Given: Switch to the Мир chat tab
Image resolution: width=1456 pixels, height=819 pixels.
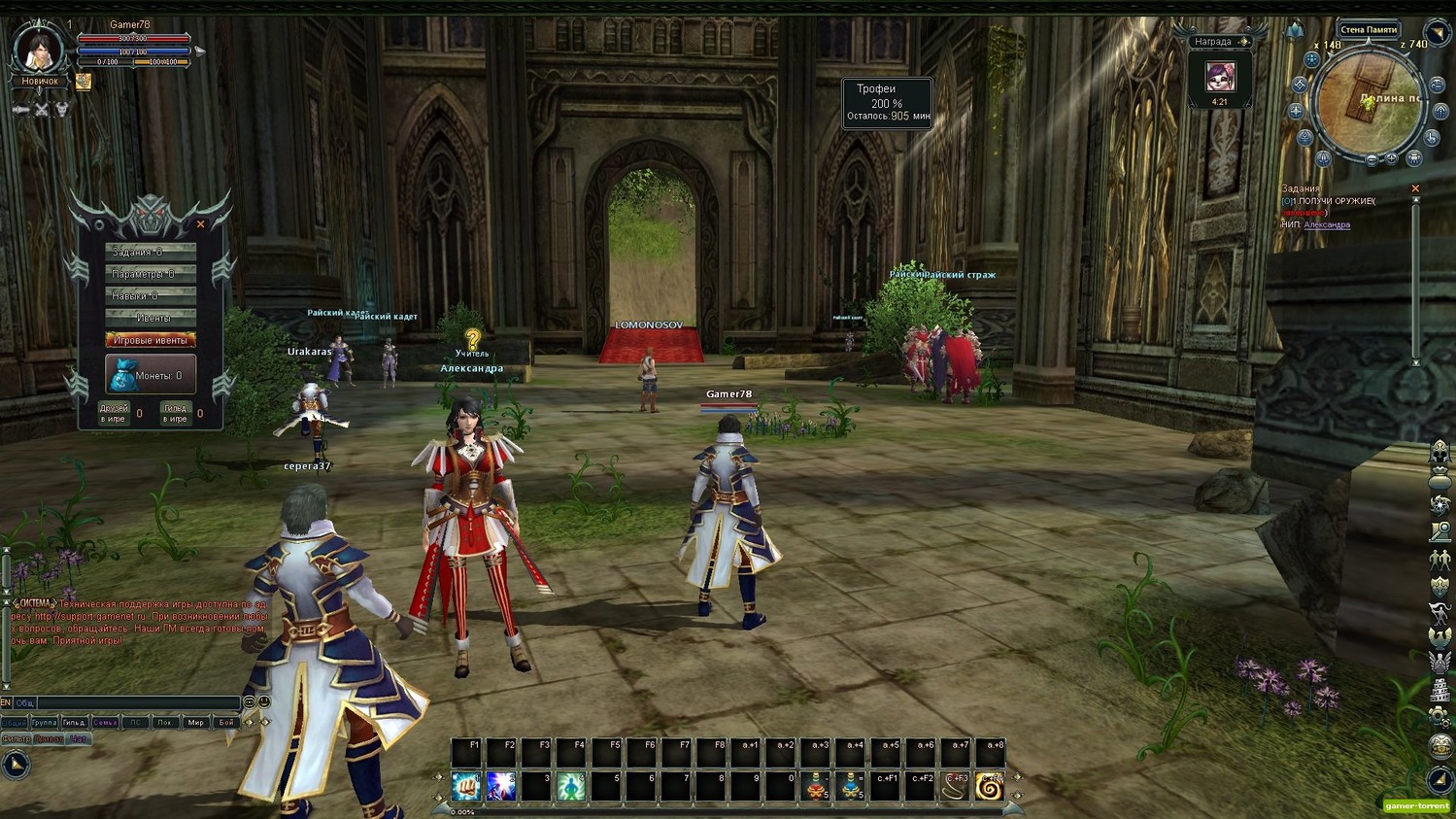Looking at the screenshot, I should pos(195,723).
